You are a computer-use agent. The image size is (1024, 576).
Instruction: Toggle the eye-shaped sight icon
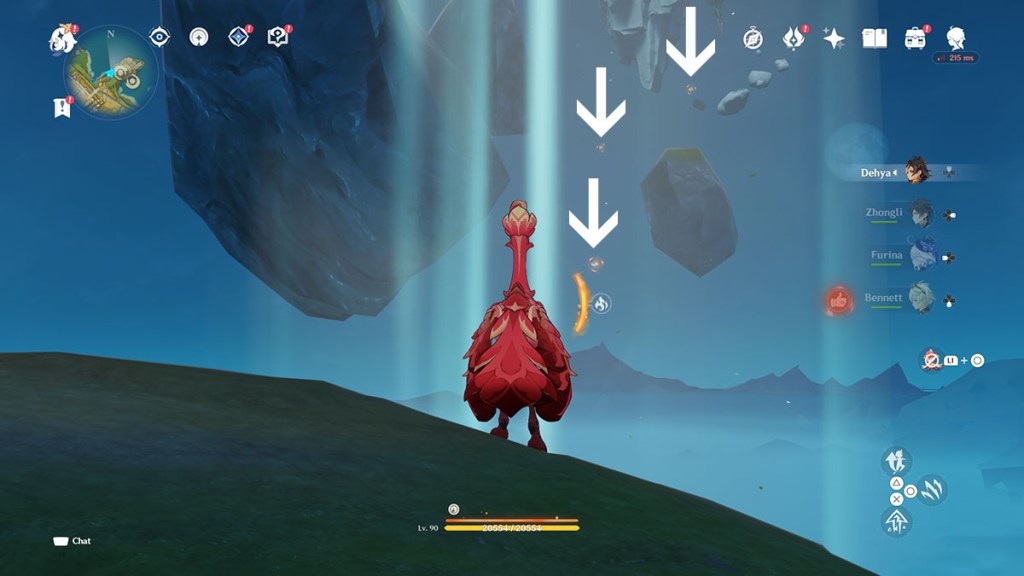point(159,37)
